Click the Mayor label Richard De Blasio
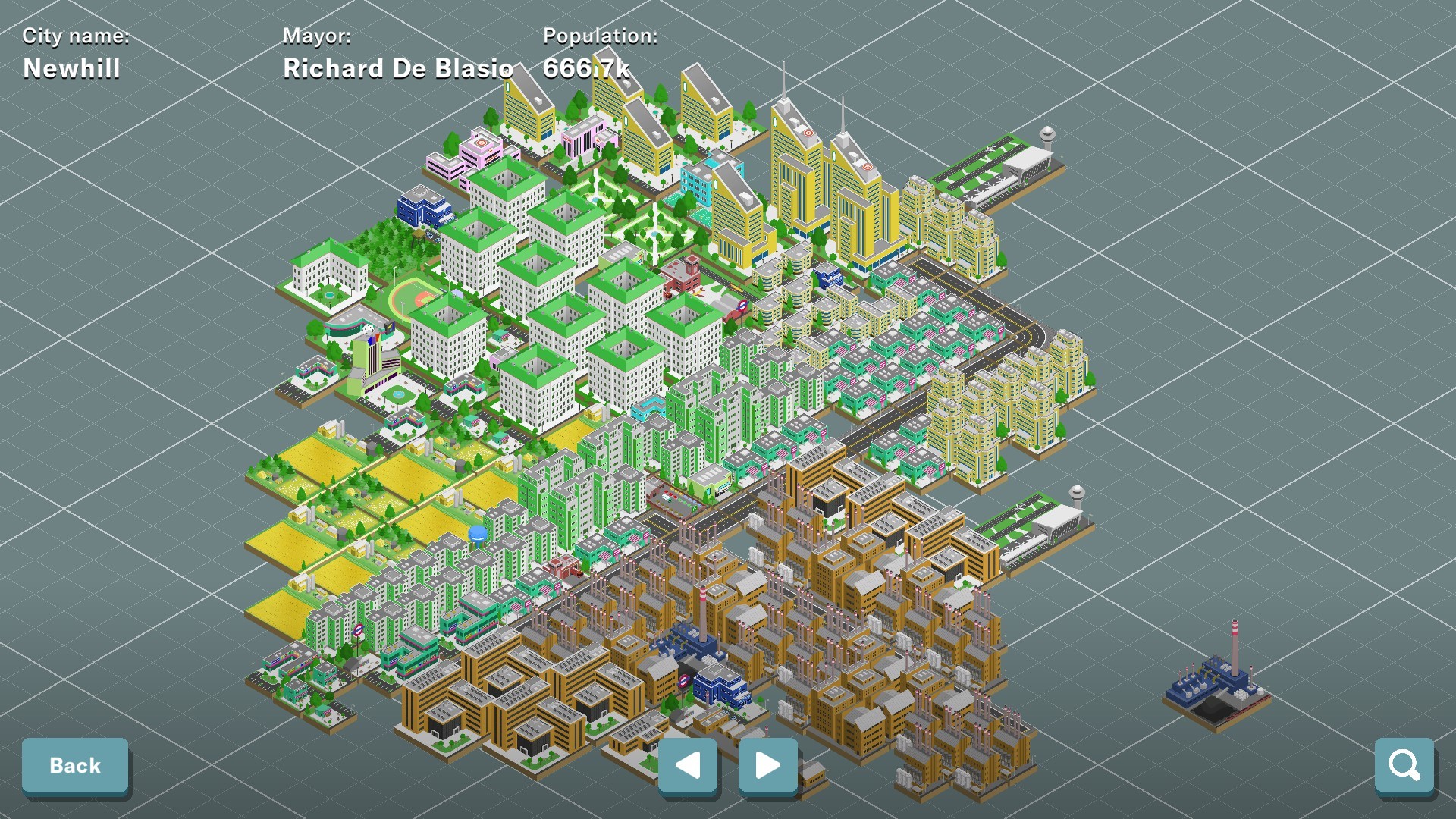The height and width of the screenshot is (819, 1456). point(397,67)
